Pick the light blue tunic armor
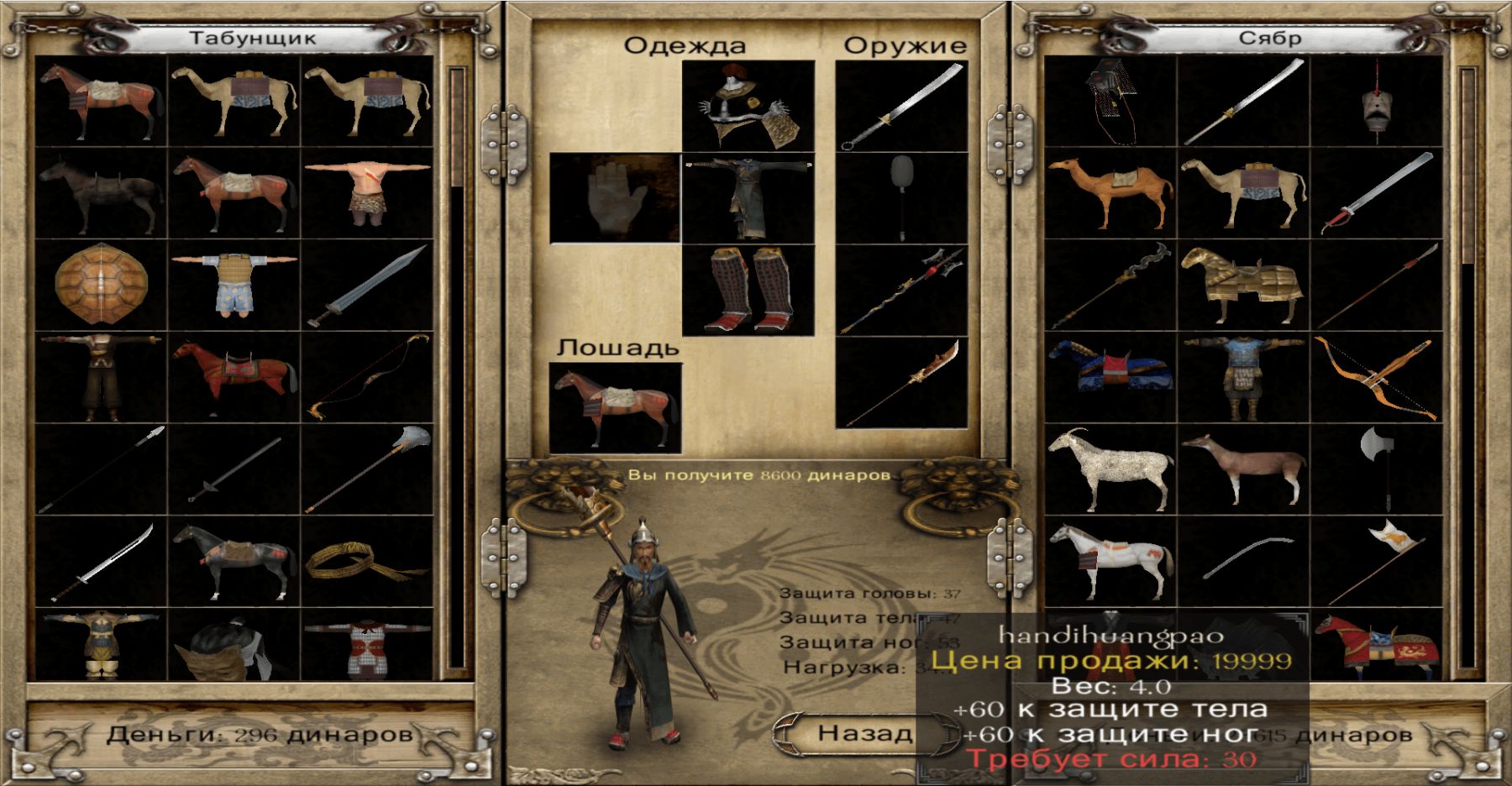 click(234, 284)
